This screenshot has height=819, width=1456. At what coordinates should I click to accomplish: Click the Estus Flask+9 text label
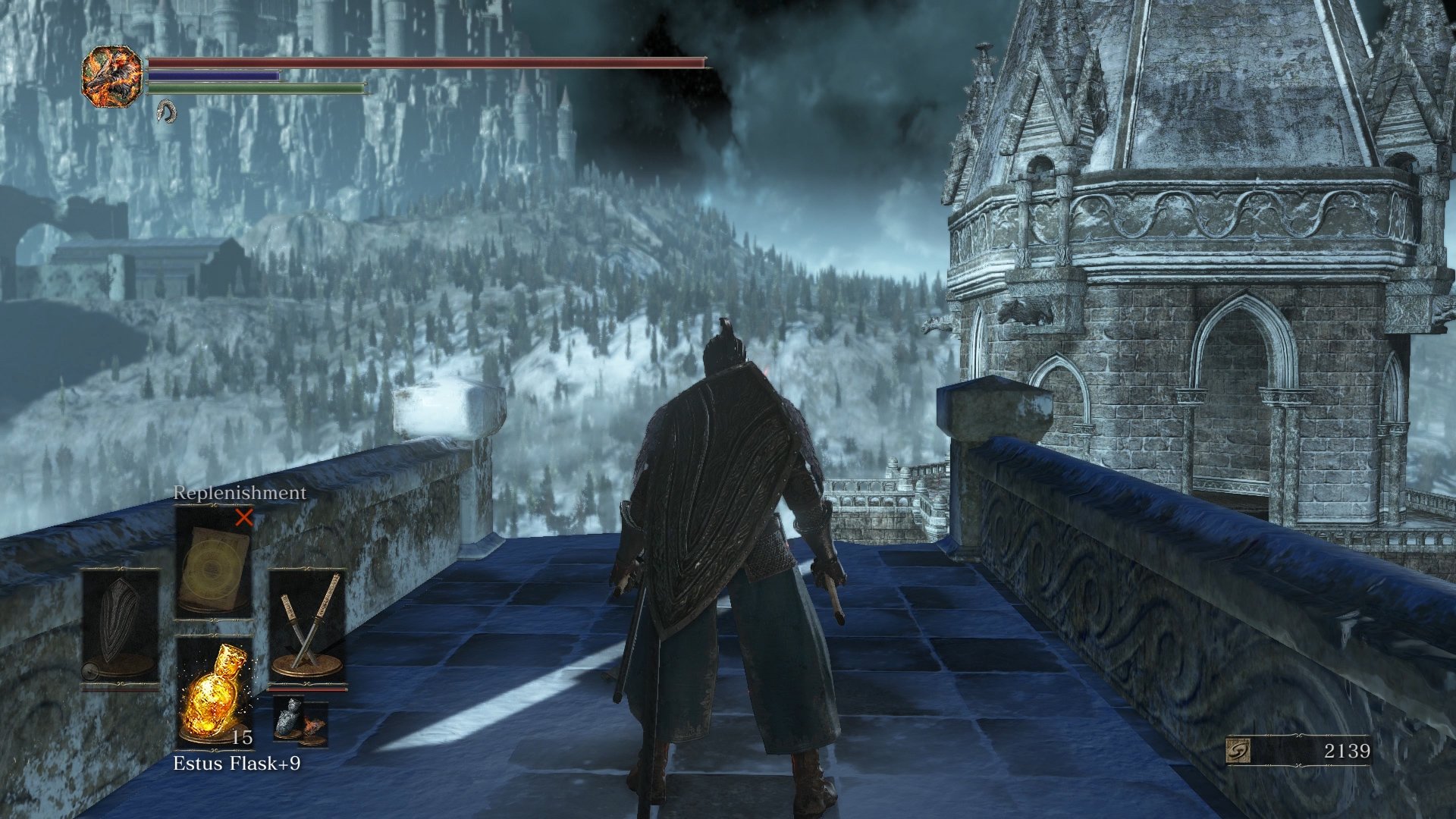tap(238, 763)
